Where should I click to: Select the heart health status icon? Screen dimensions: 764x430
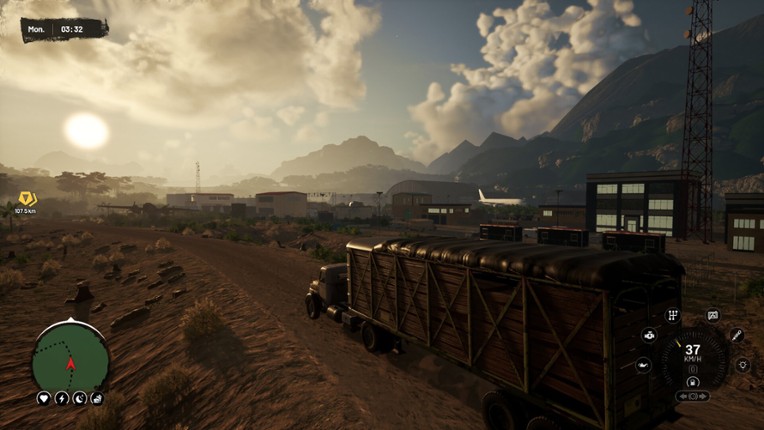(44, 398)
